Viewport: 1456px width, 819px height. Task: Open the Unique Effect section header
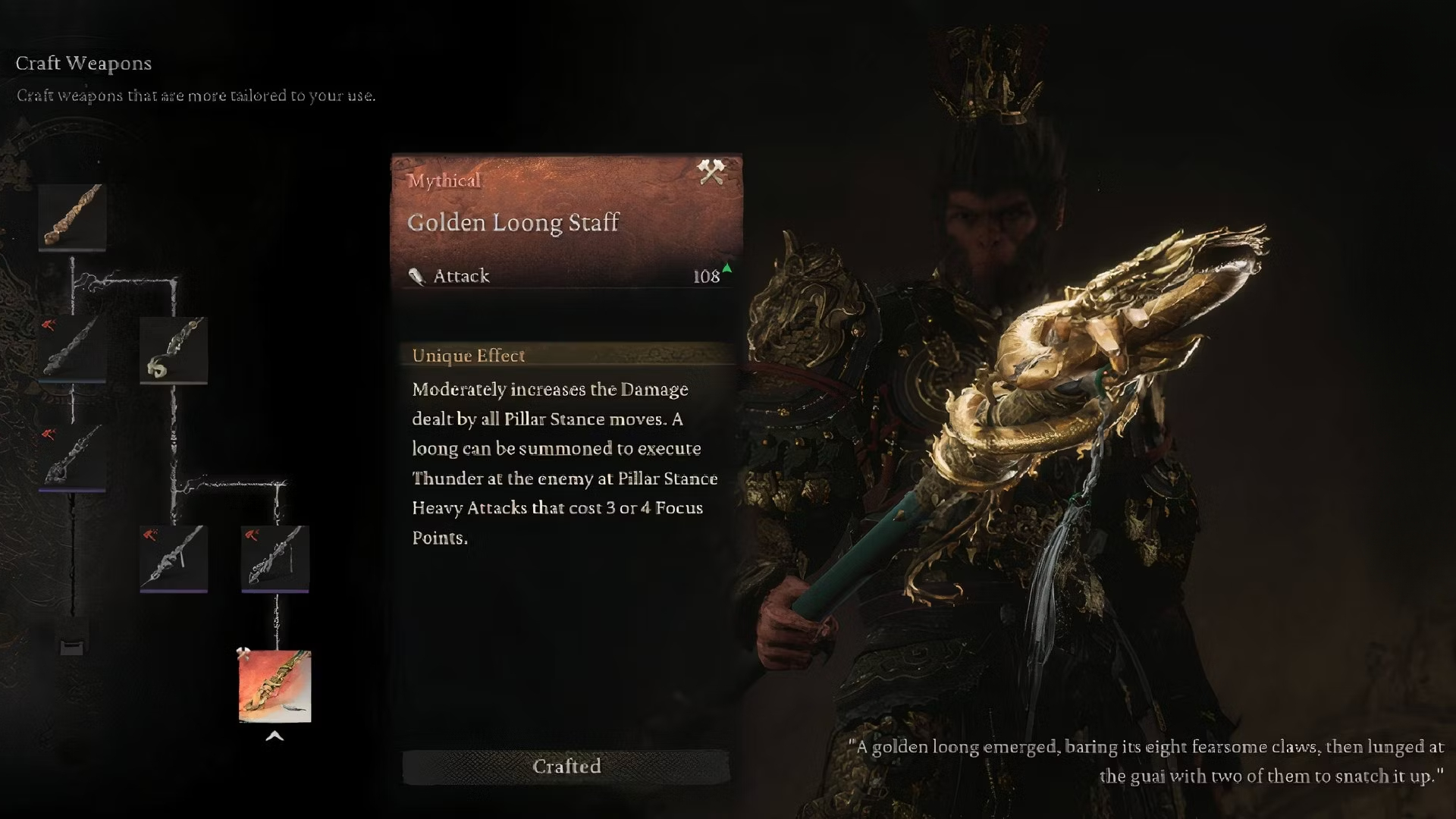pyautogui.click(x=468, y=355)
